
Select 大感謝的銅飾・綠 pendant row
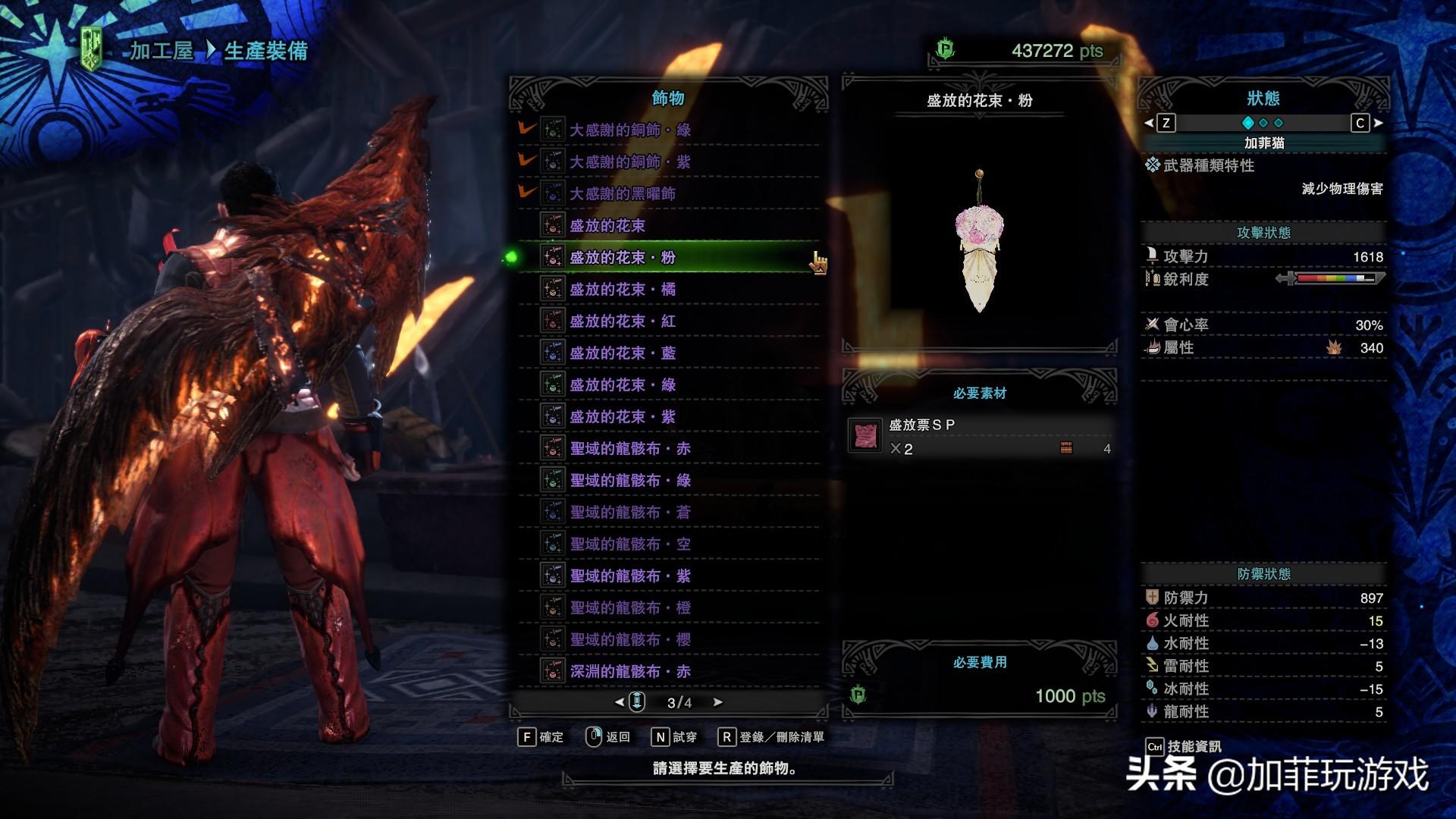click(629, 130)
